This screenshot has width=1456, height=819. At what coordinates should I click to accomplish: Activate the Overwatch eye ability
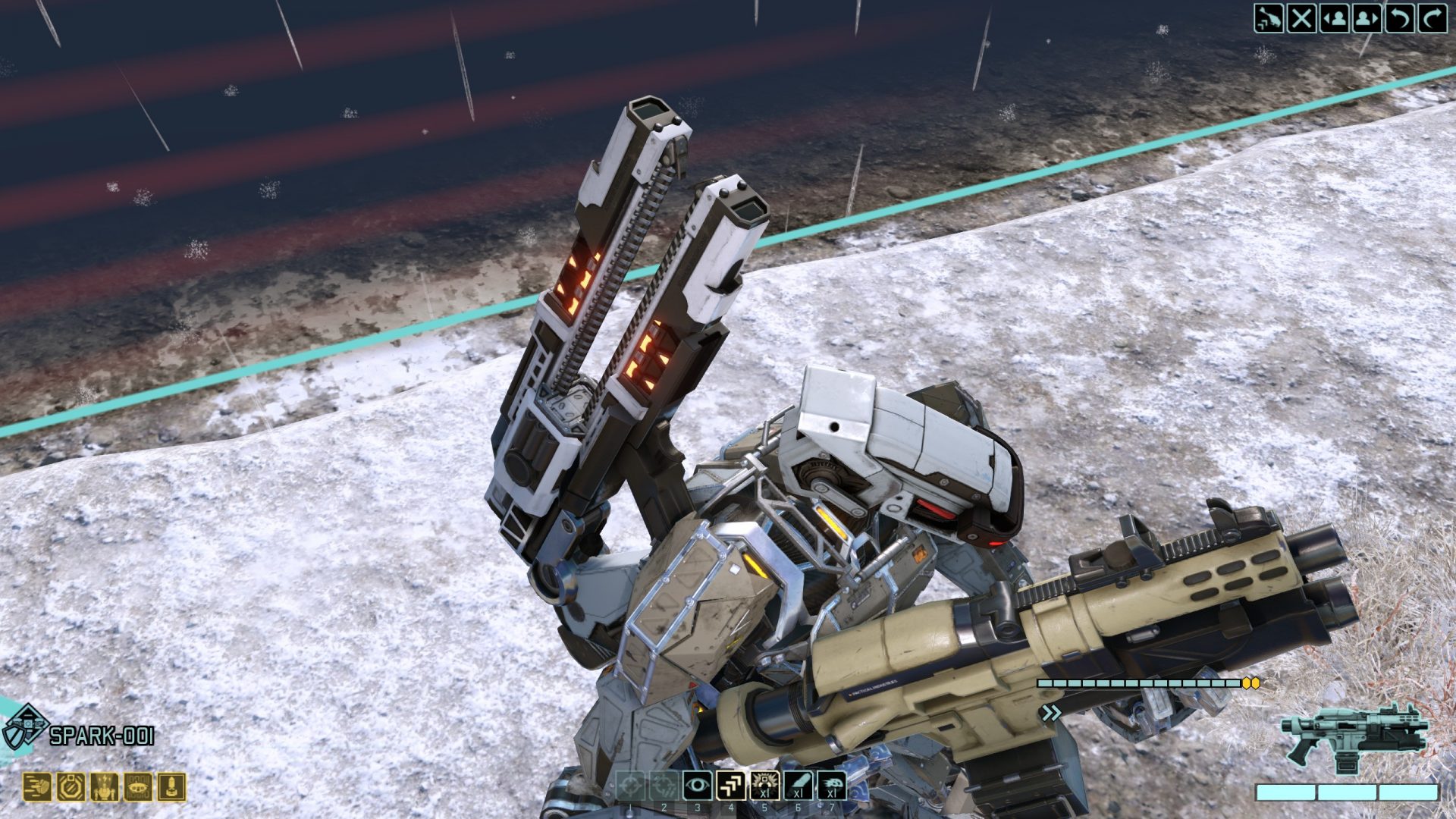click(697, 786)
